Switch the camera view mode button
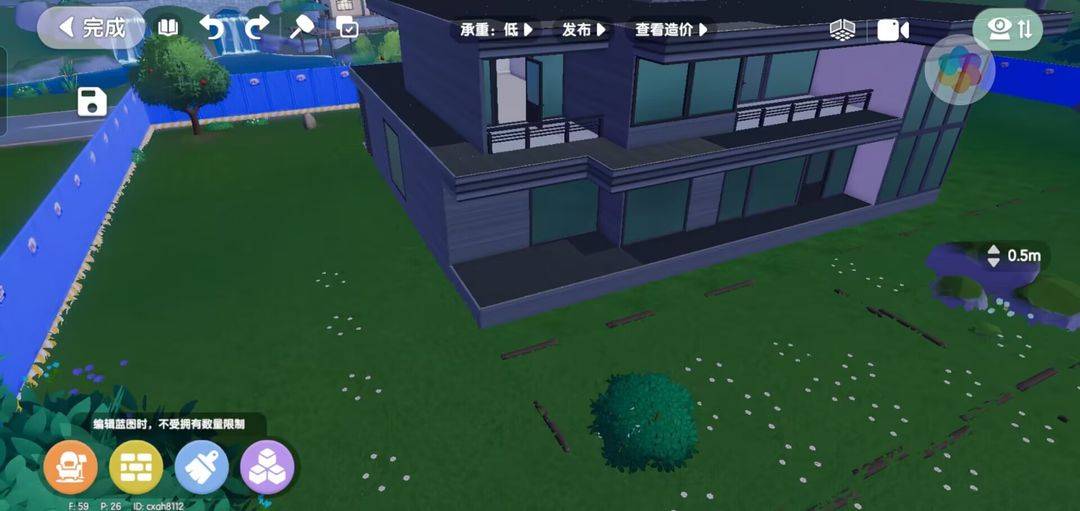 click(x=1008, y=29)
